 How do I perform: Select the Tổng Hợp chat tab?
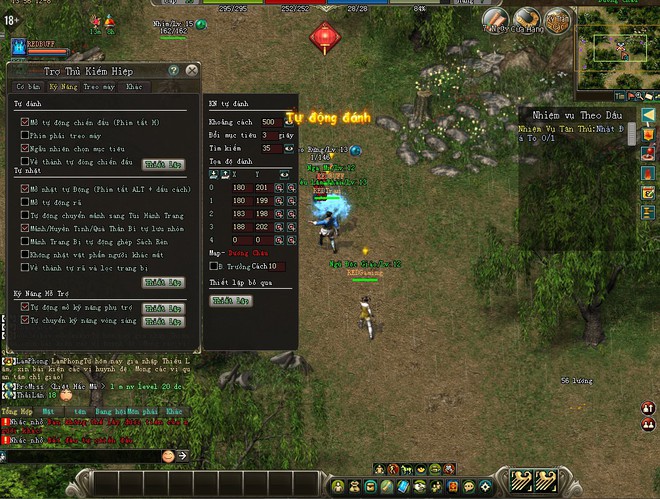tap(17, 411)
